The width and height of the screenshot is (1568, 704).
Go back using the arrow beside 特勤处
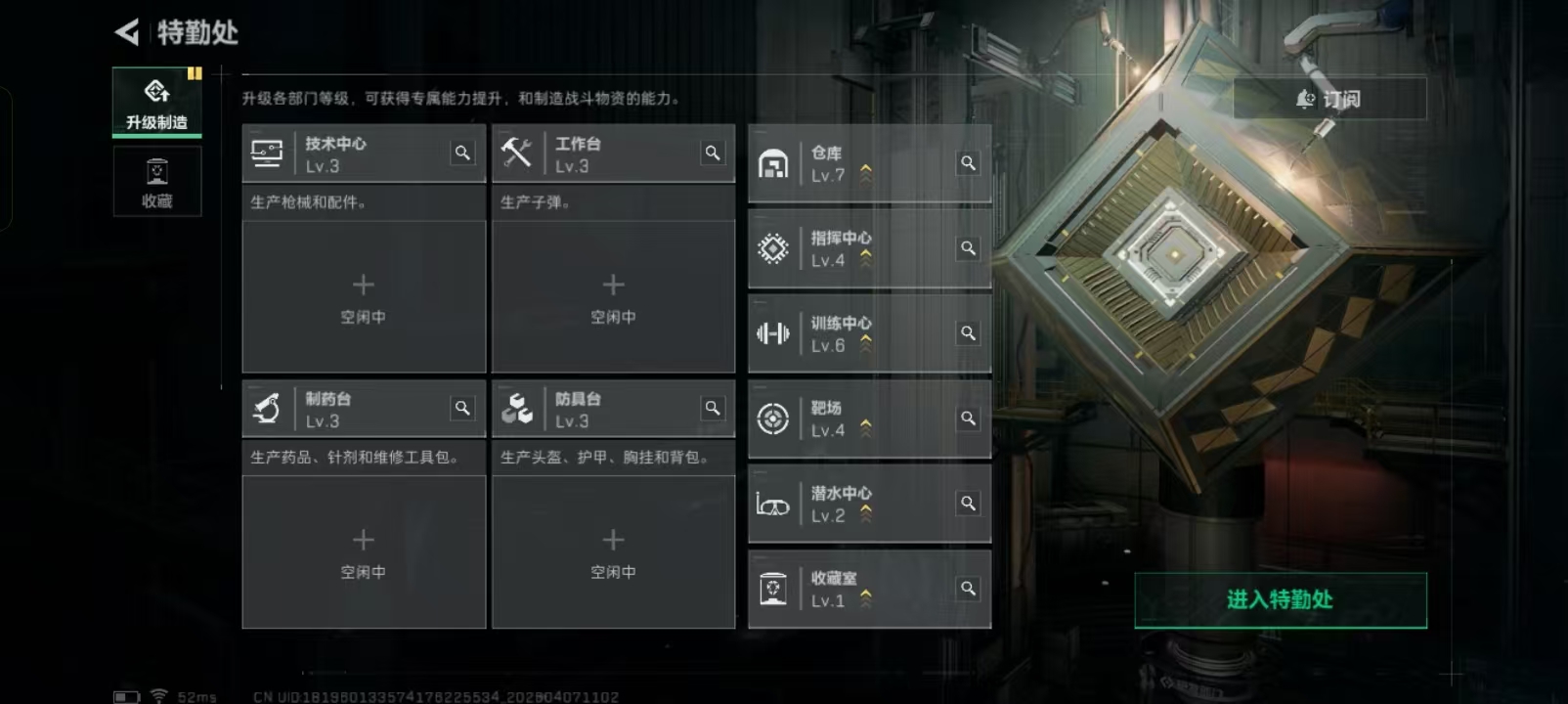click(128, 32)
